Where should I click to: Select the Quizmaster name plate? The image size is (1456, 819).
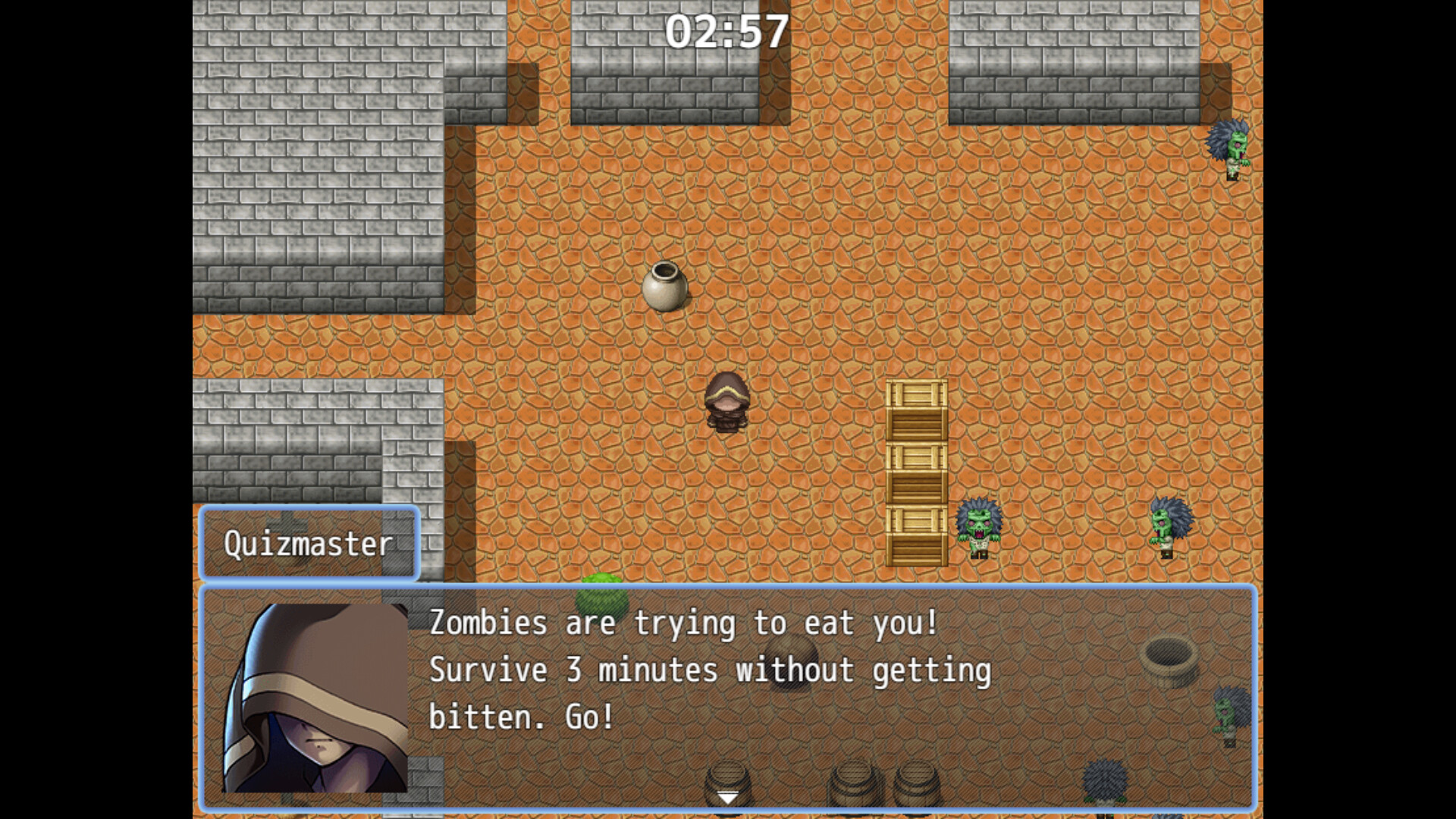click(309, 543)
